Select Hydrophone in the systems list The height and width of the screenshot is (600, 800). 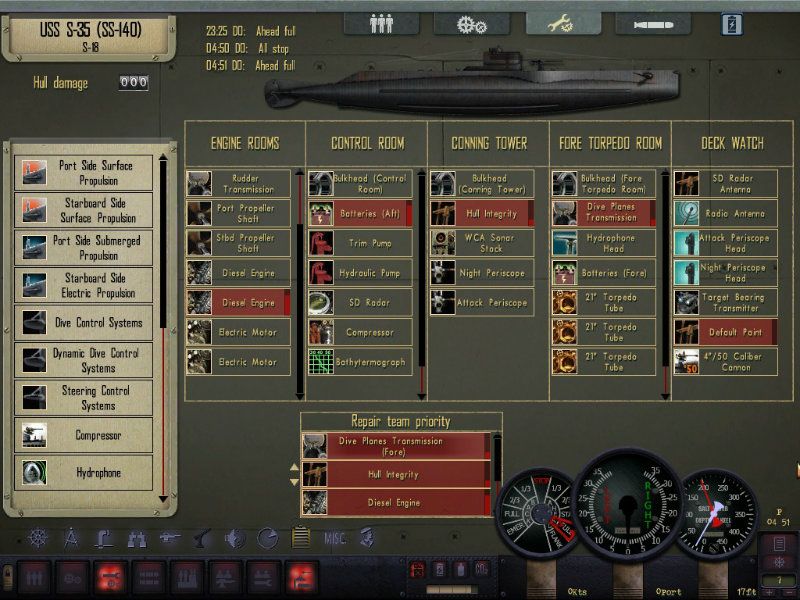click(x=85, y=472)
